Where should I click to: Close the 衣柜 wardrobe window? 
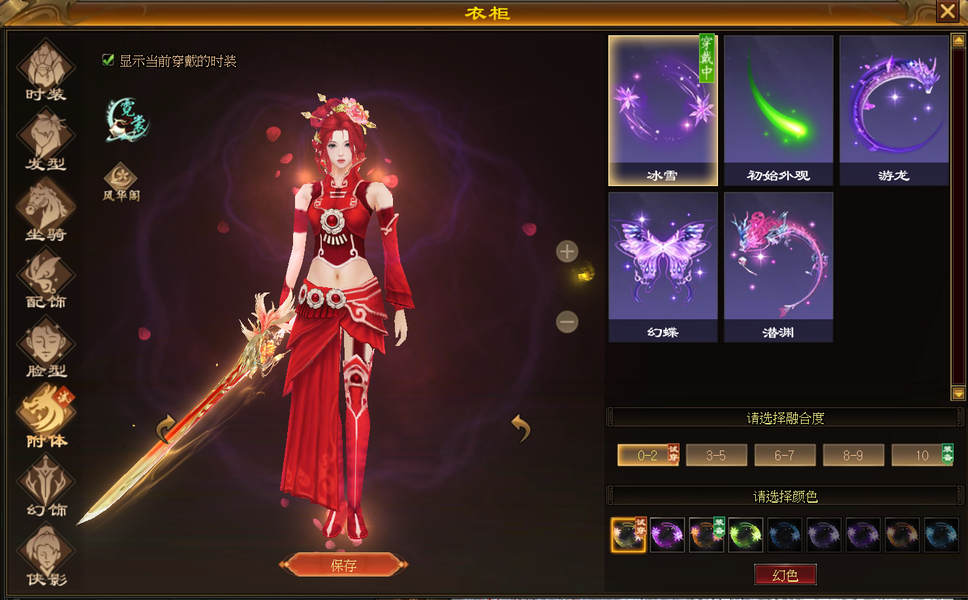click(x=946, y=11)
